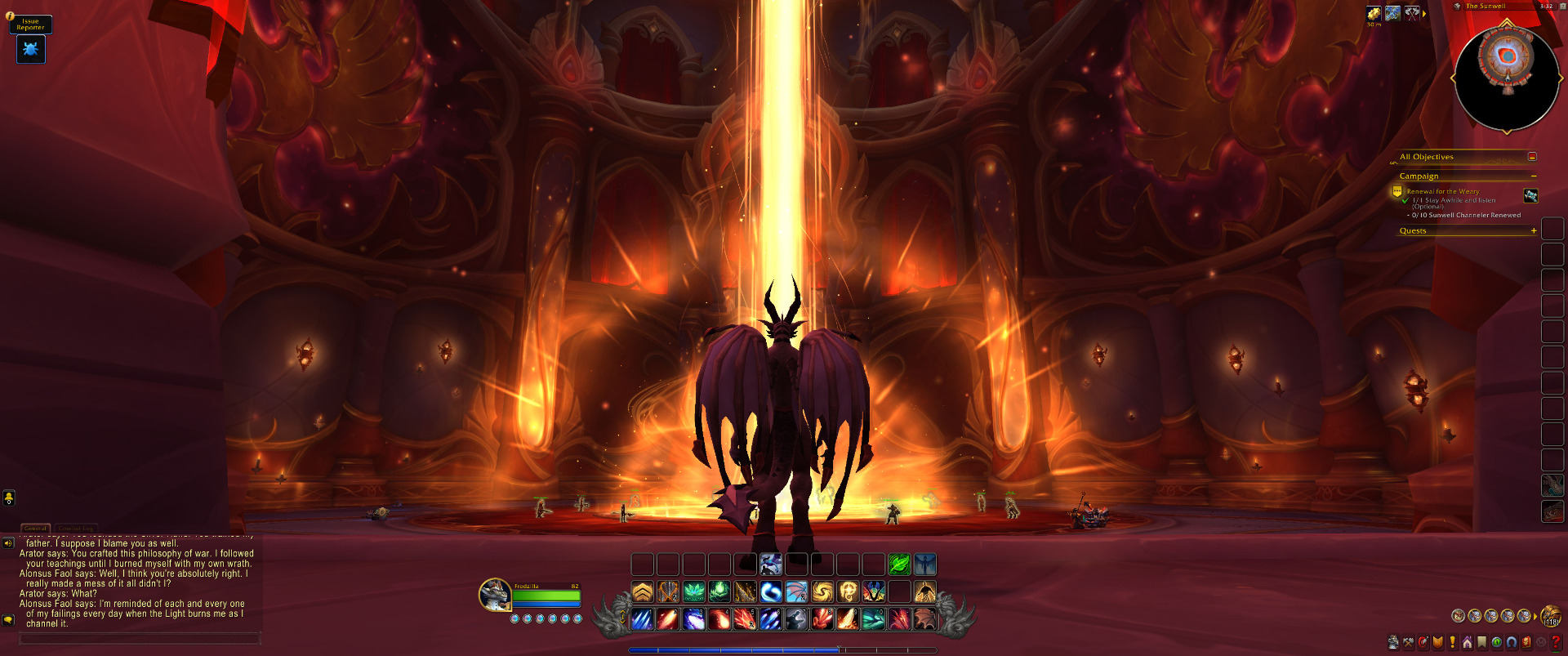Switch to the General chat tab
This screenshot has width=1568, height=656.
click(x=35, y=529)
